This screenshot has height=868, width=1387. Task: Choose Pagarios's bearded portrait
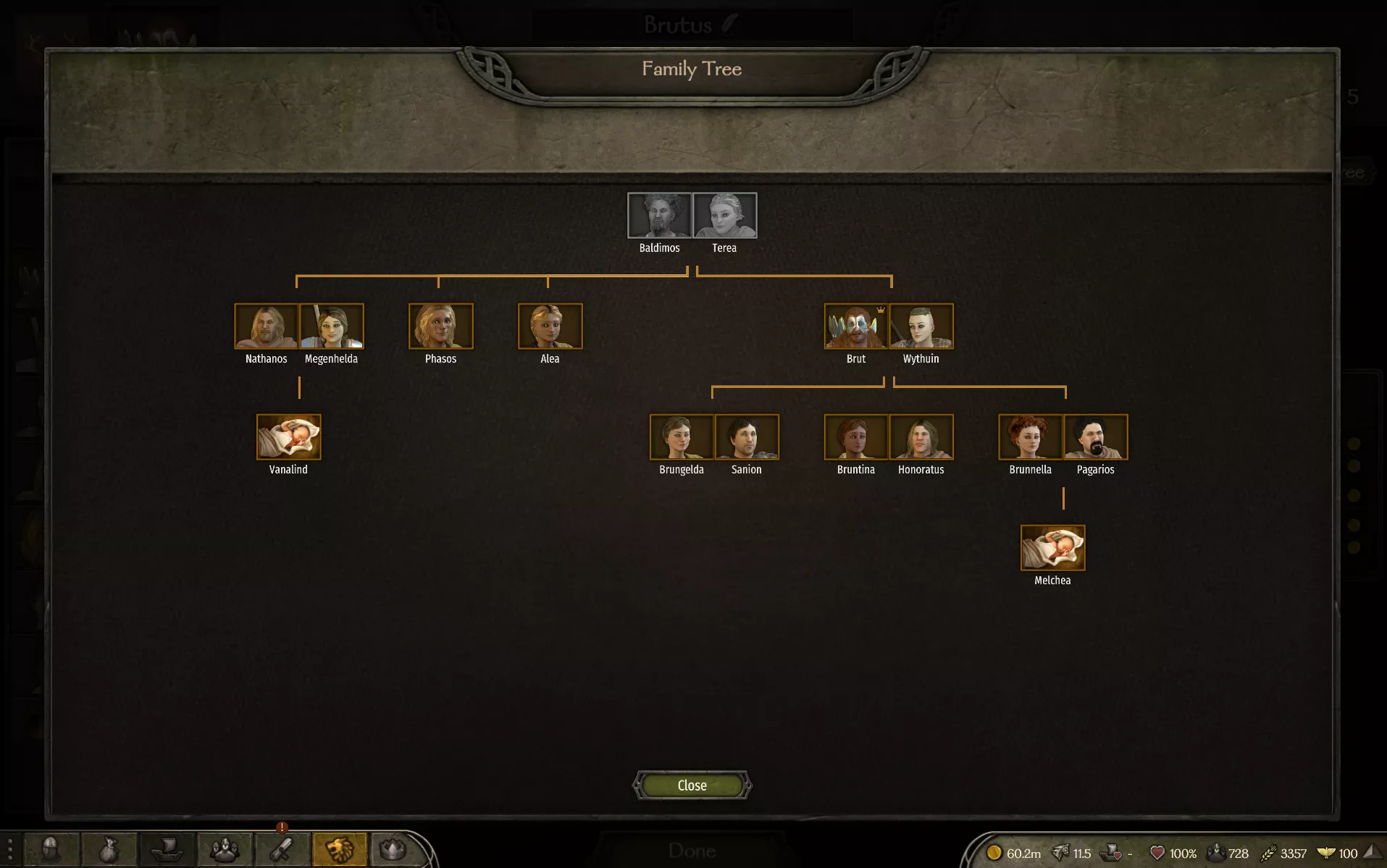[1095, 437]
